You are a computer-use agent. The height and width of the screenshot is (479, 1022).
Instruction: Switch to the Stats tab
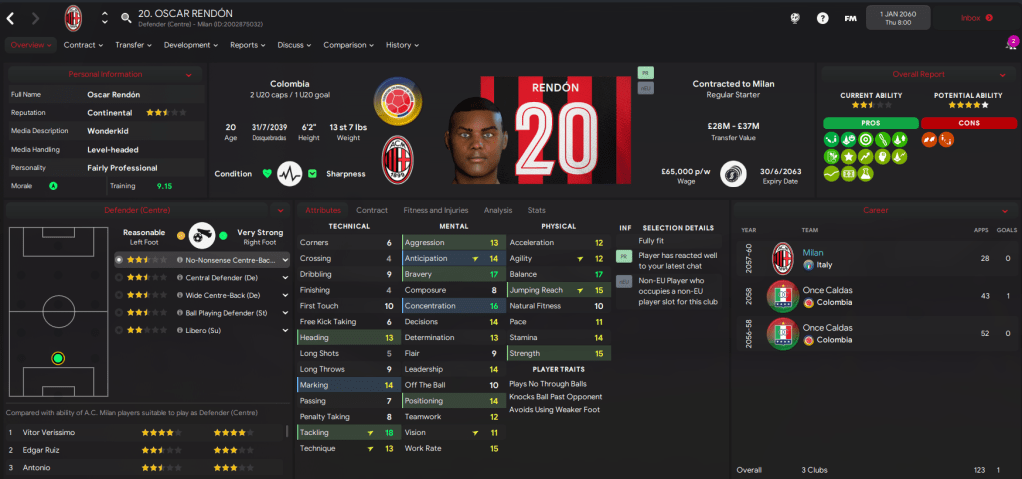point(537,210)
